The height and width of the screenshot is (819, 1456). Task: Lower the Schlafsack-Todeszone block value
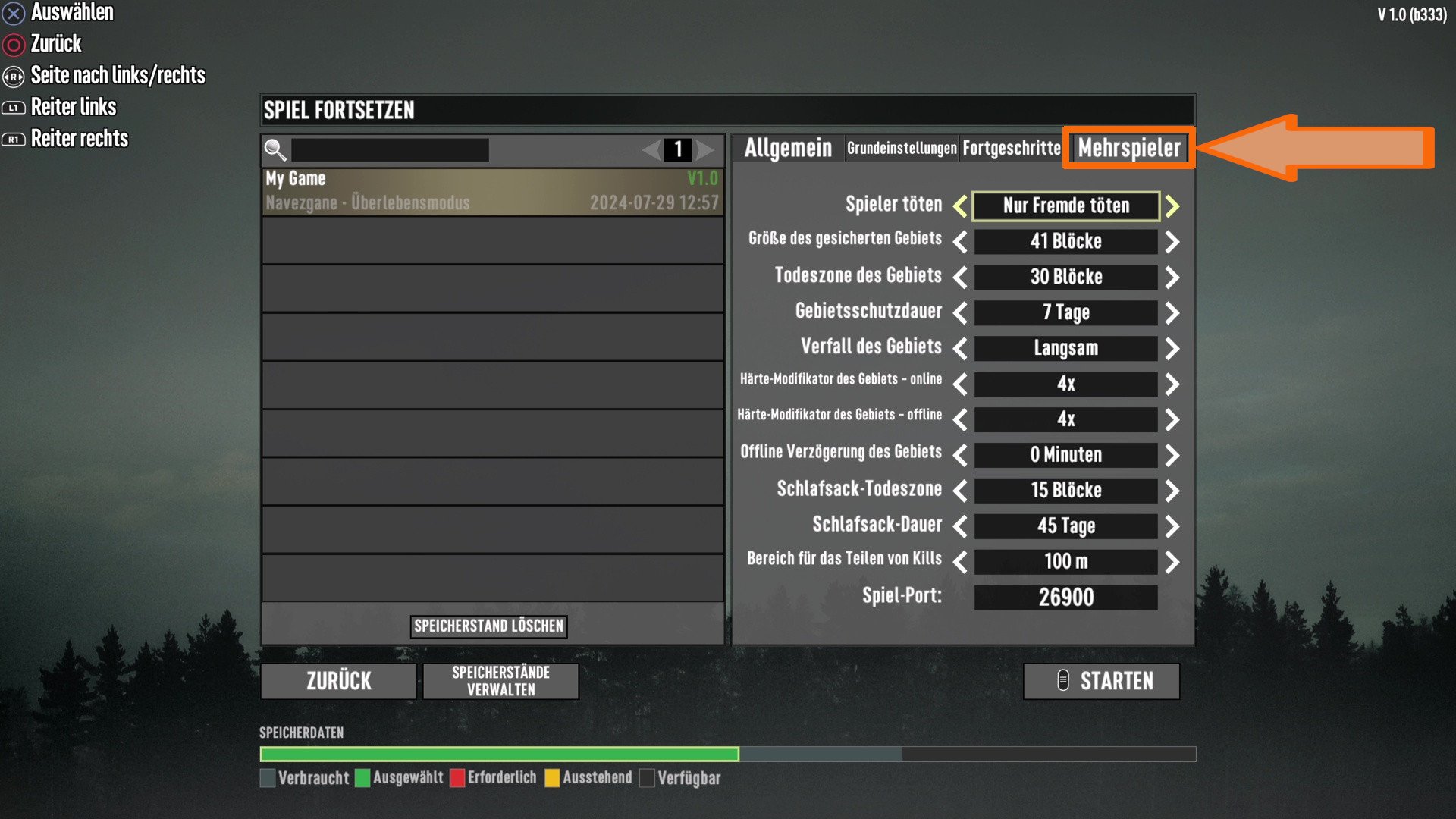click(x=960, y=491)
